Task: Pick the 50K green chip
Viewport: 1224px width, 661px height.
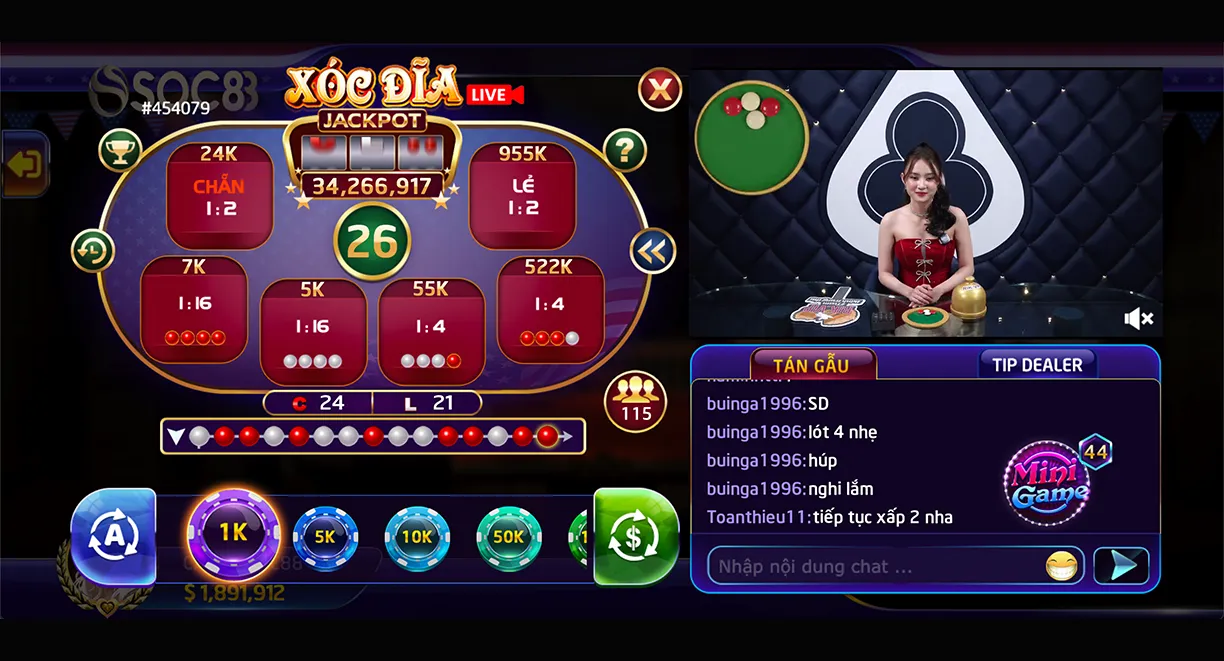Action: [508, 537]
